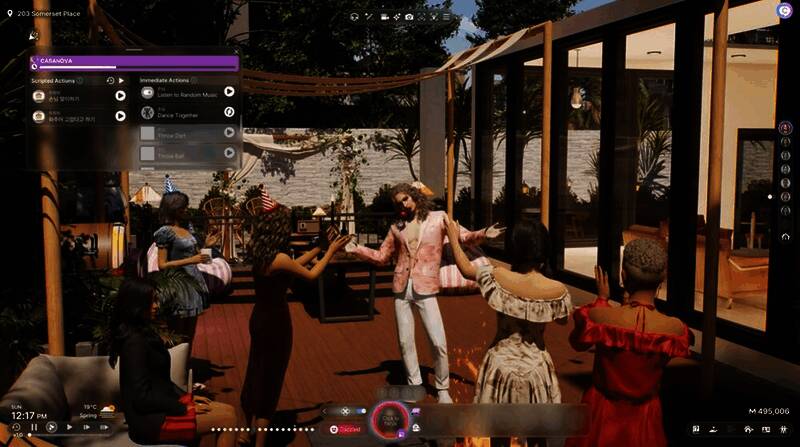Run the Throw Ball action

229,153
